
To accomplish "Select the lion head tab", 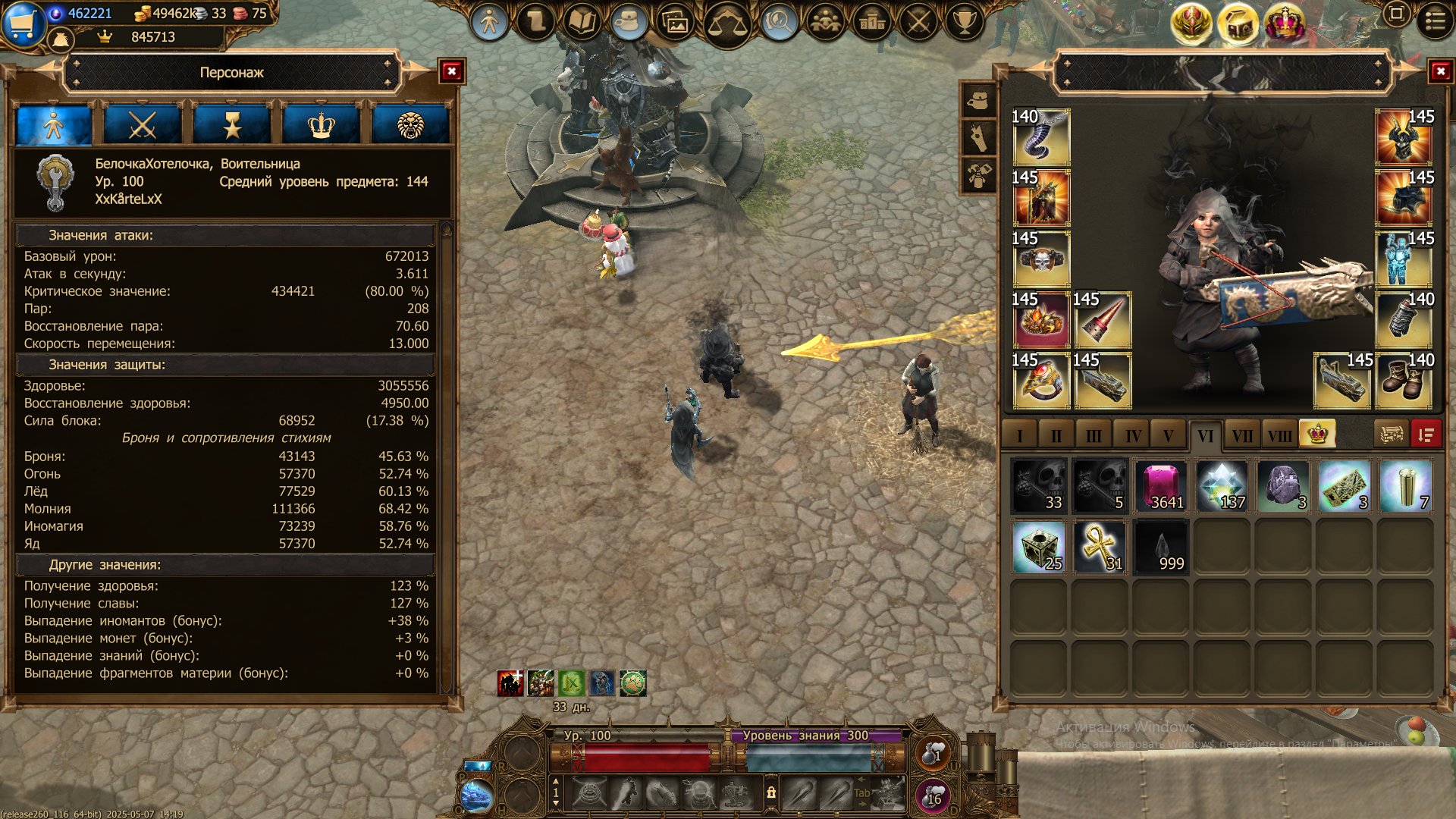I will tap(410, 125).
